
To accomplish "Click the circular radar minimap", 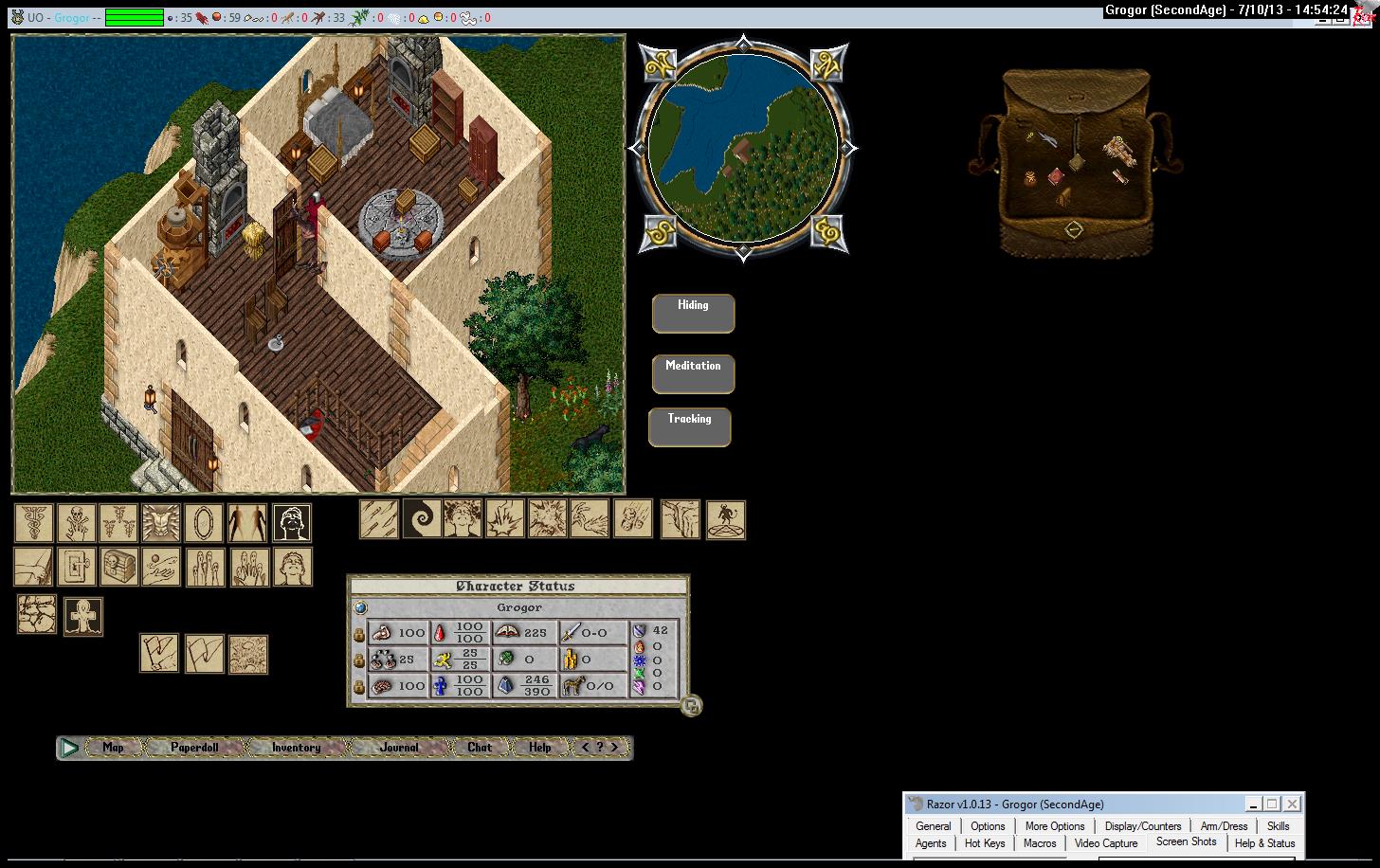I will [x=743, y=148].
